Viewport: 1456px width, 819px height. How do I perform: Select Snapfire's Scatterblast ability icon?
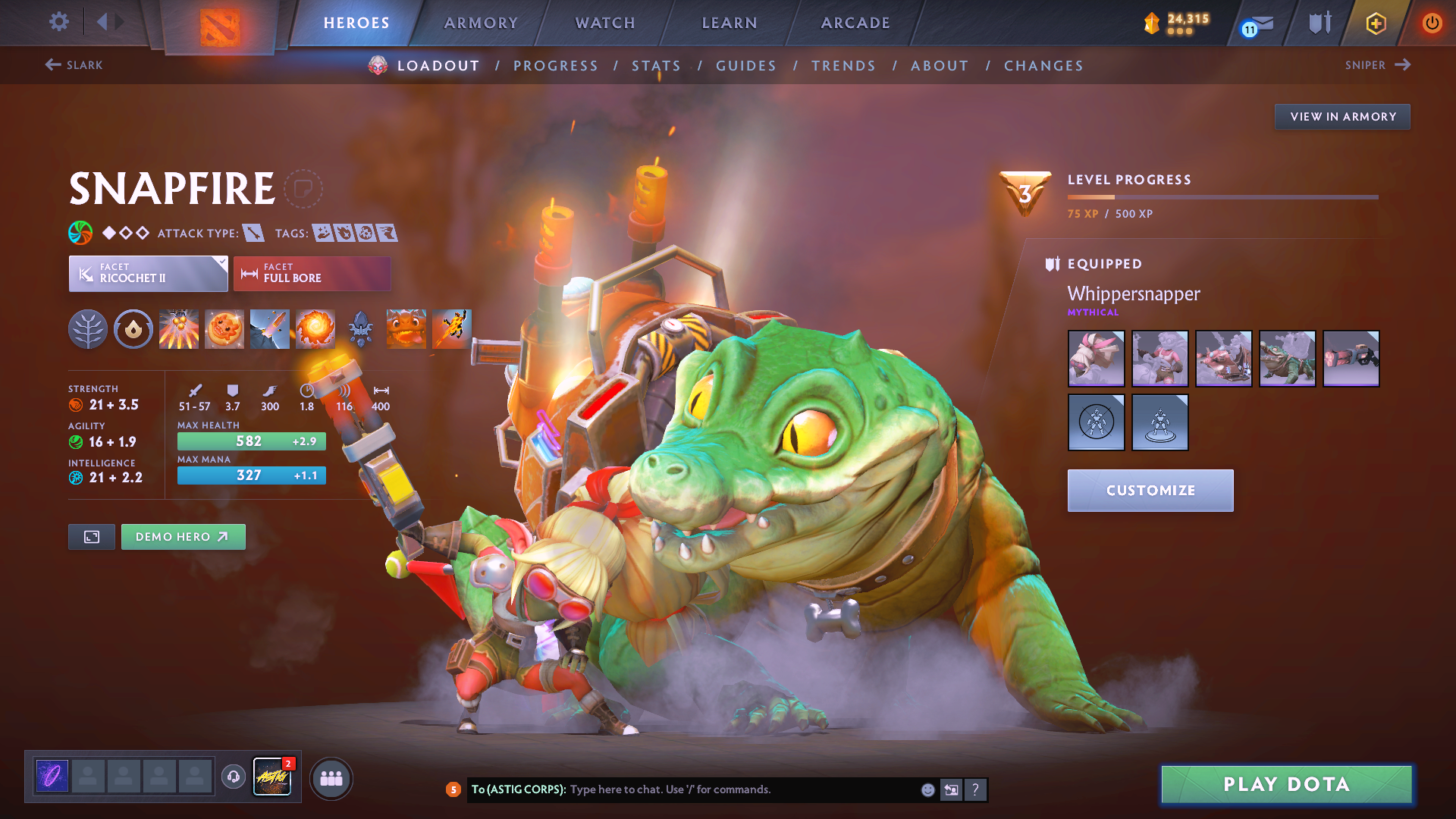(179, 329)
